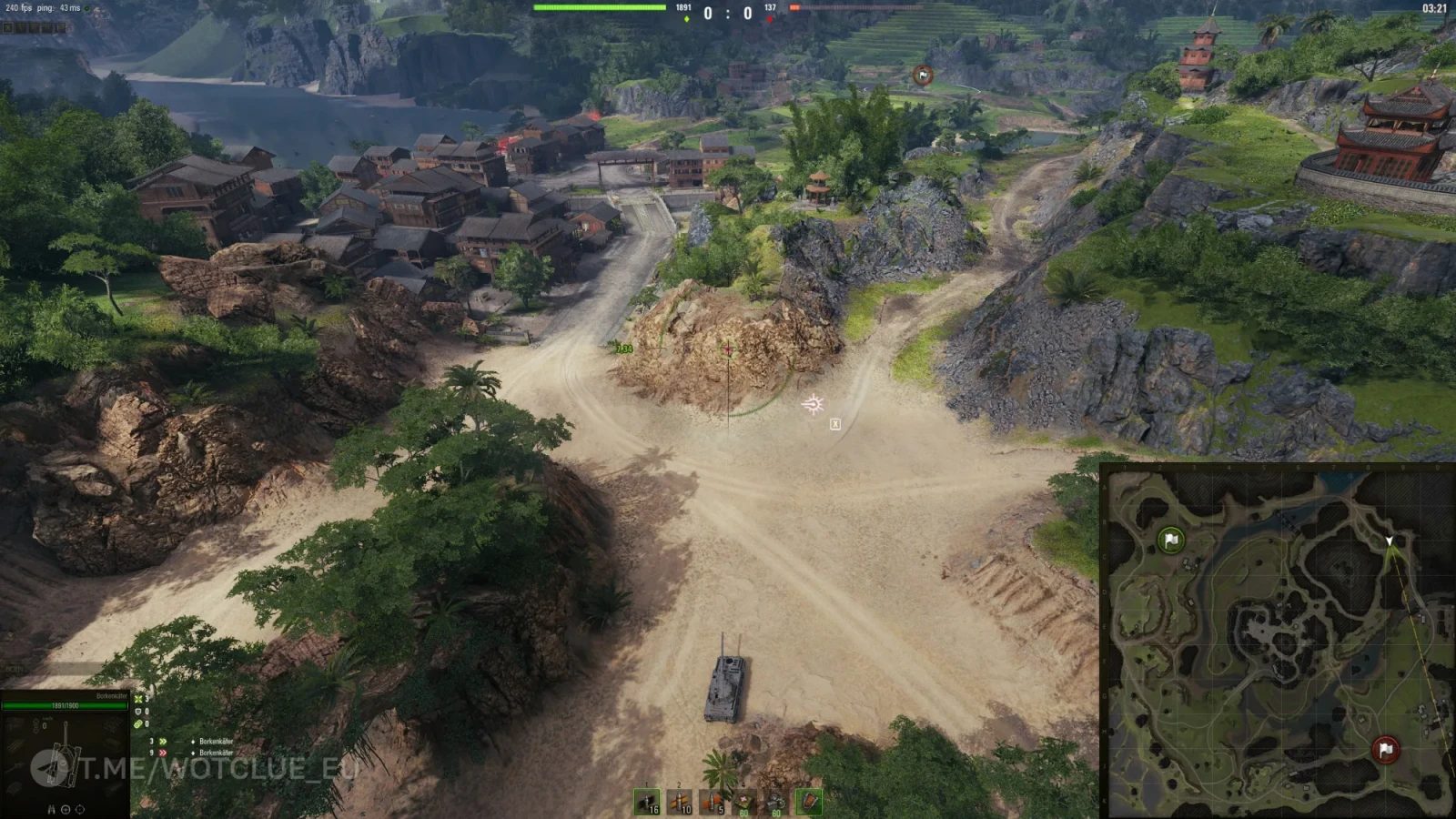Click the Borkenkäfer name in the damage log
This screenshot has height=819, width=1456.
(218, 742)
